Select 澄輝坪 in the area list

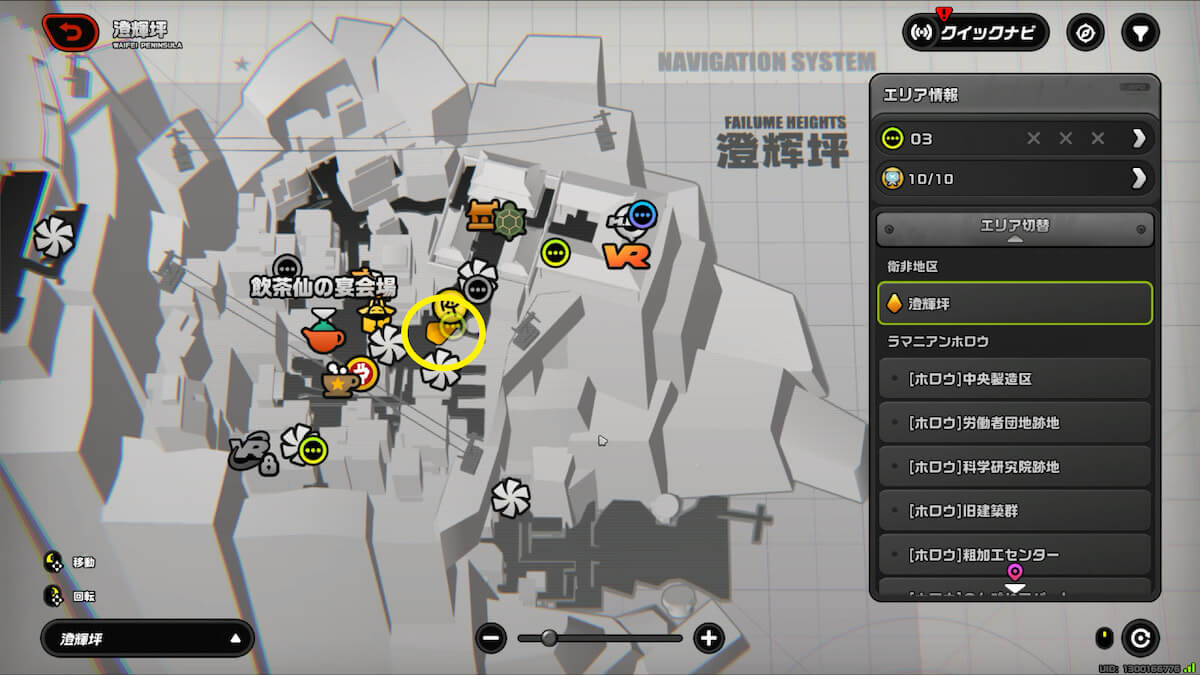tap(1014, 303)
